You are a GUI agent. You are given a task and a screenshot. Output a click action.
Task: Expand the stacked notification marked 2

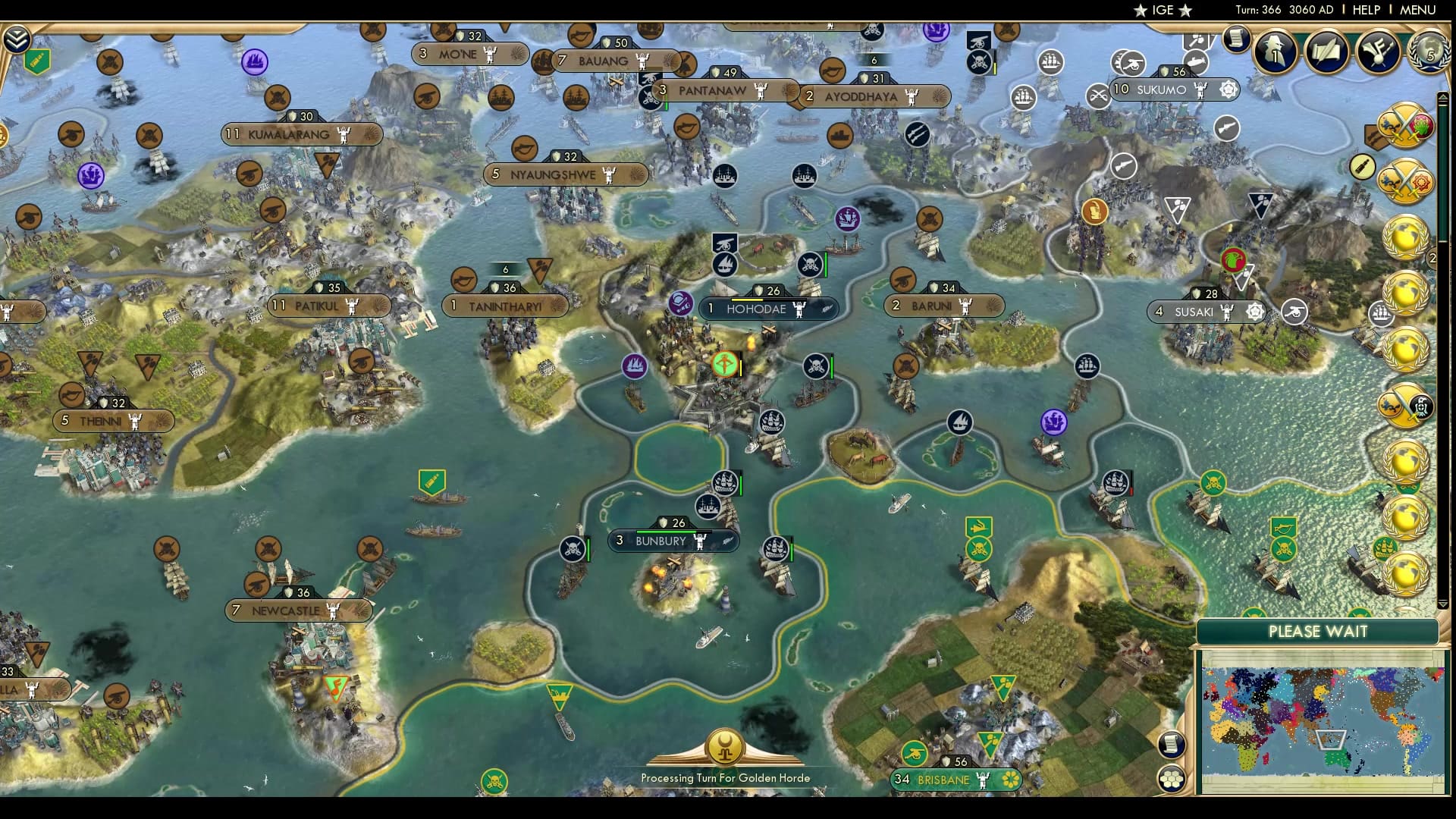(1432, 257)
